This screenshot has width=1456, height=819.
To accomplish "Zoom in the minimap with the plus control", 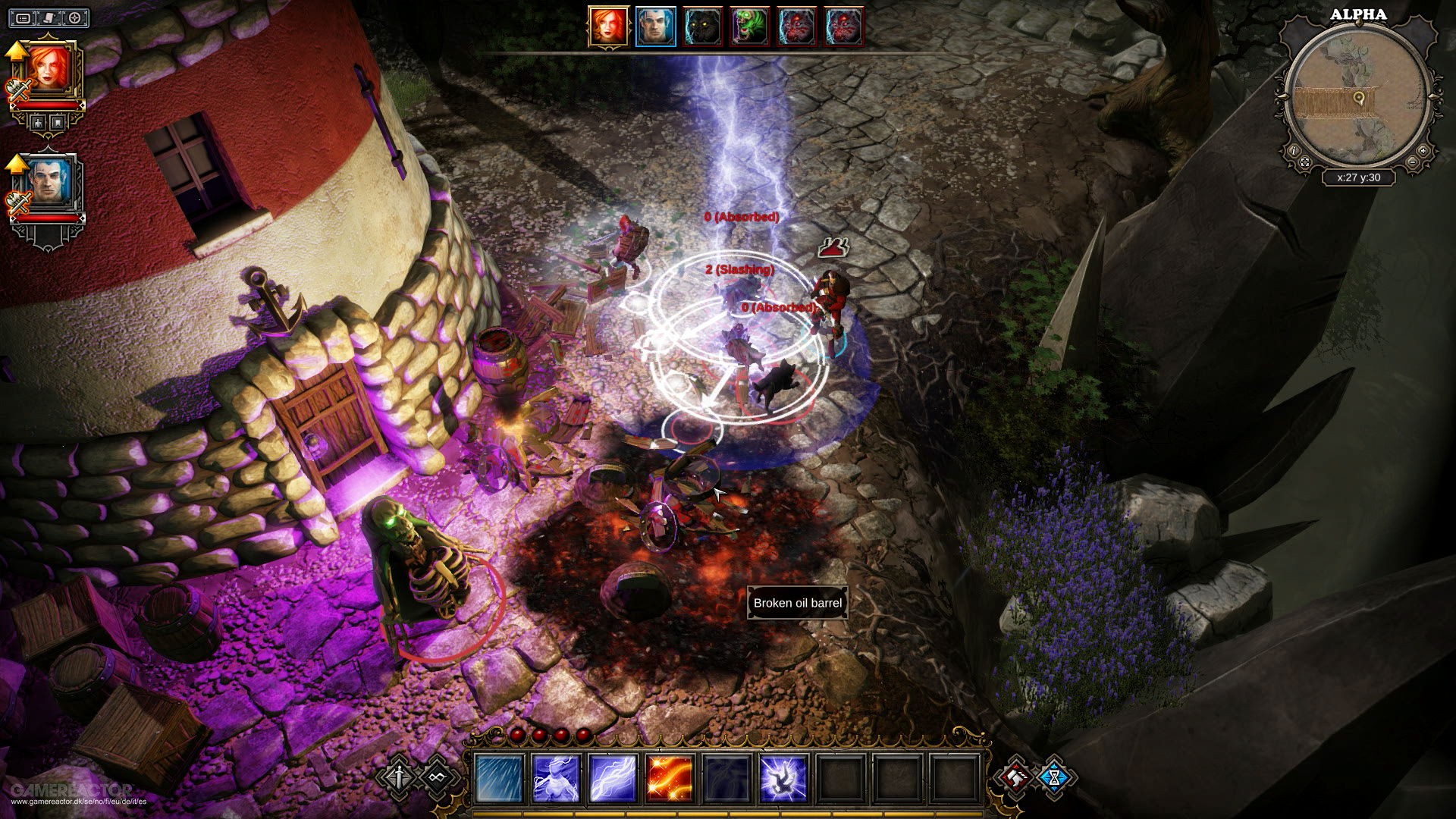I will coord(1423,150).
